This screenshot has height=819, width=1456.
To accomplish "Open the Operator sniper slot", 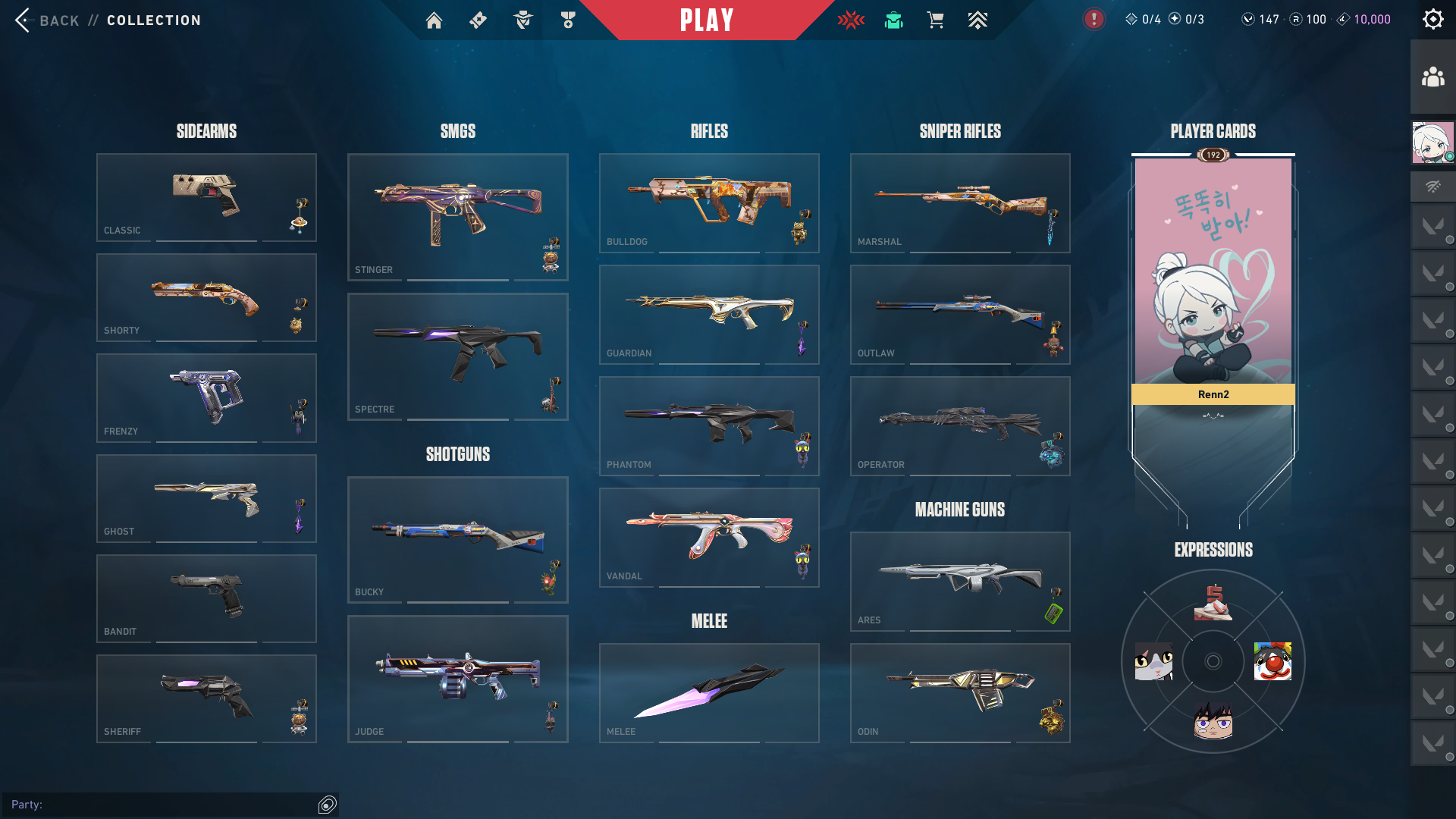I will pyautogui.click(x=960, y=425).
